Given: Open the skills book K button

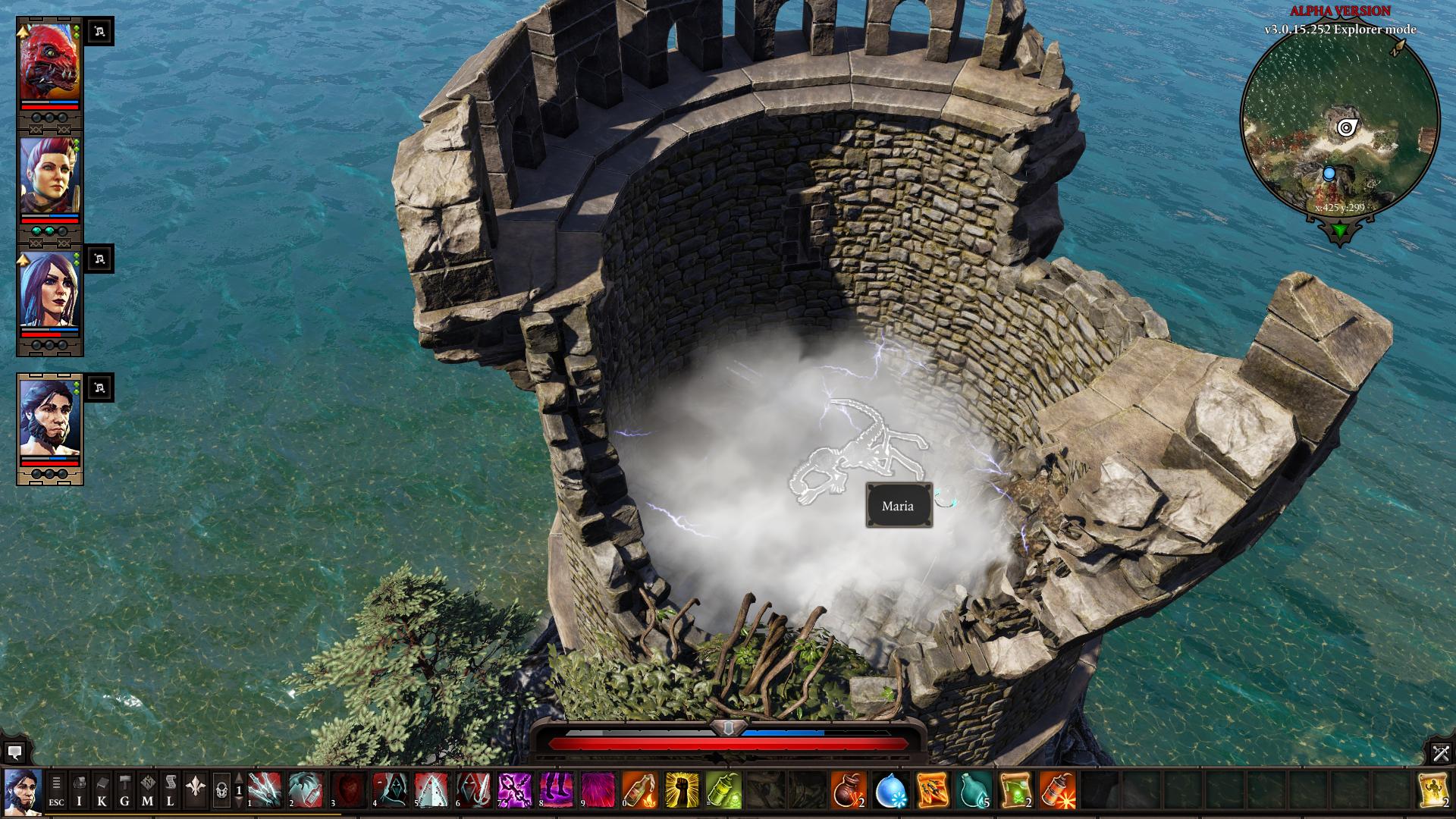Looking at the screenshot, I should 102,791.
